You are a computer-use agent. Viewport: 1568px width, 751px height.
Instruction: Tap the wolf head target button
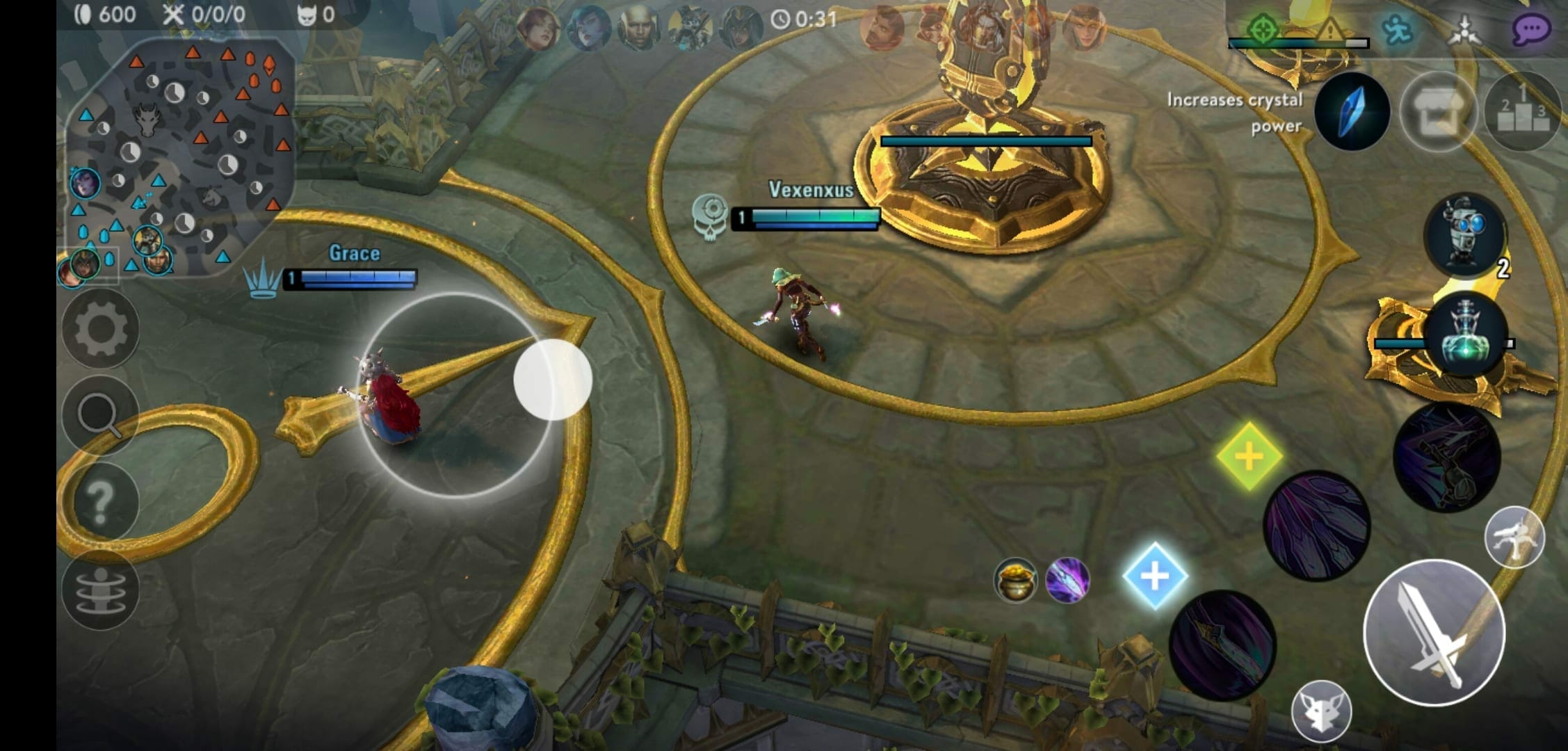coord(1321,711)
